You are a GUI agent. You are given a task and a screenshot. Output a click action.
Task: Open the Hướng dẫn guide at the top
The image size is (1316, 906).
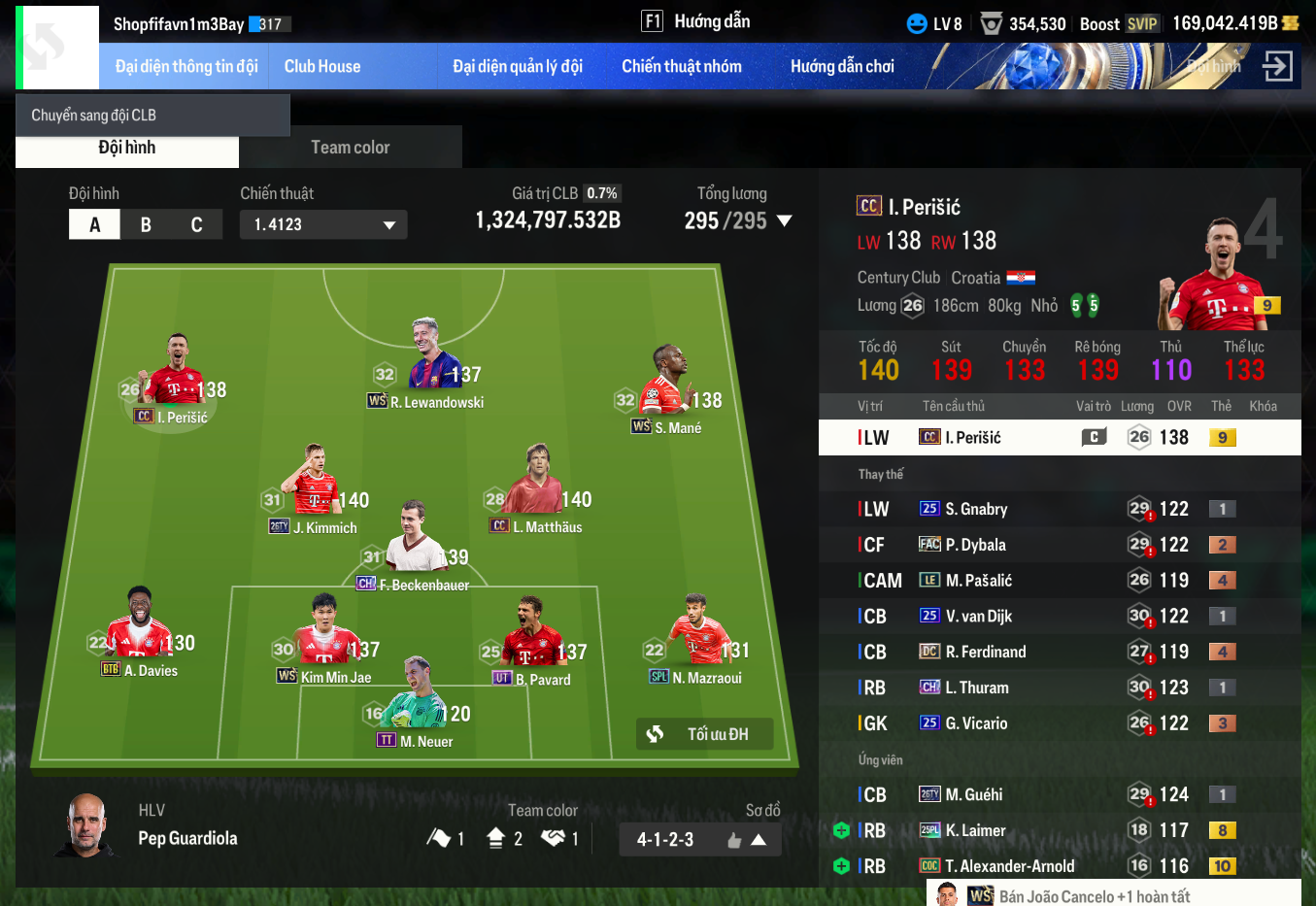(696, 21)
